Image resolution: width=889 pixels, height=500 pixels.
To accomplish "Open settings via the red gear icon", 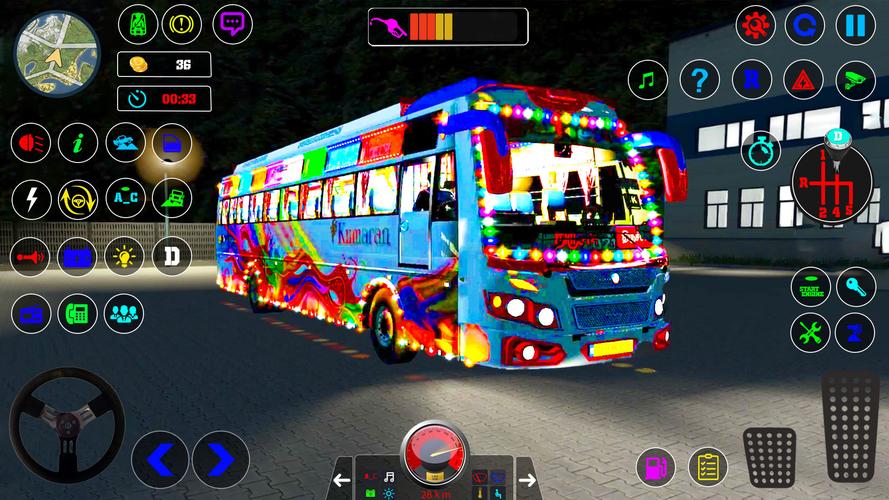I will tap(756, 24).
